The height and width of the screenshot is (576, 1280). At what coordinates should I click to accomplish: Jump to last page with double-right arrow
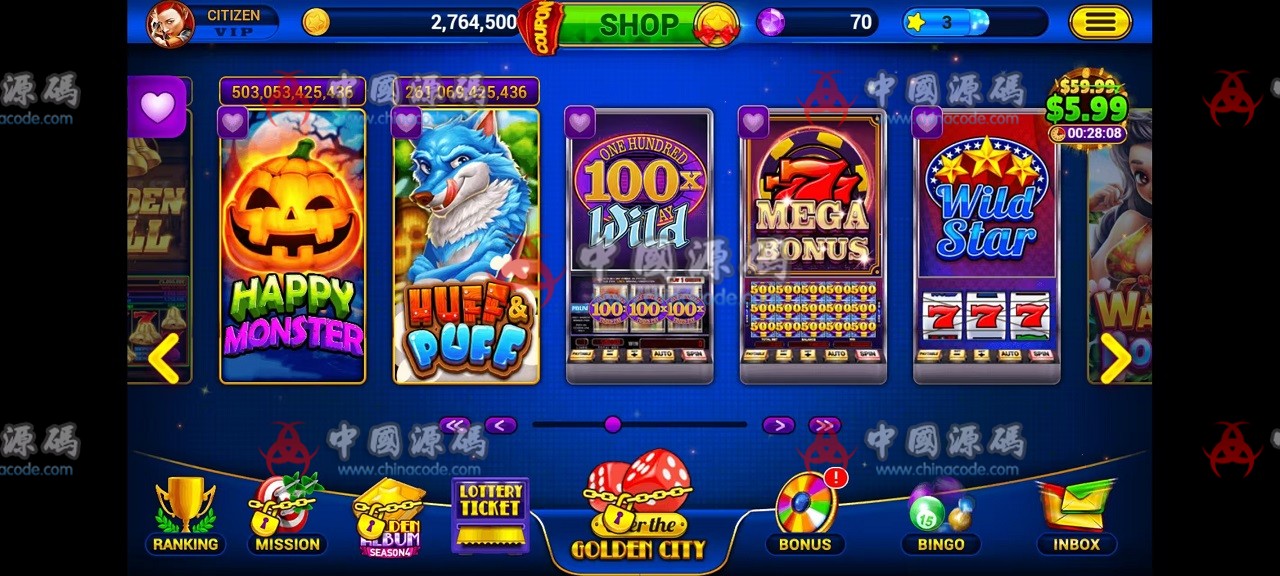(824, 425)
